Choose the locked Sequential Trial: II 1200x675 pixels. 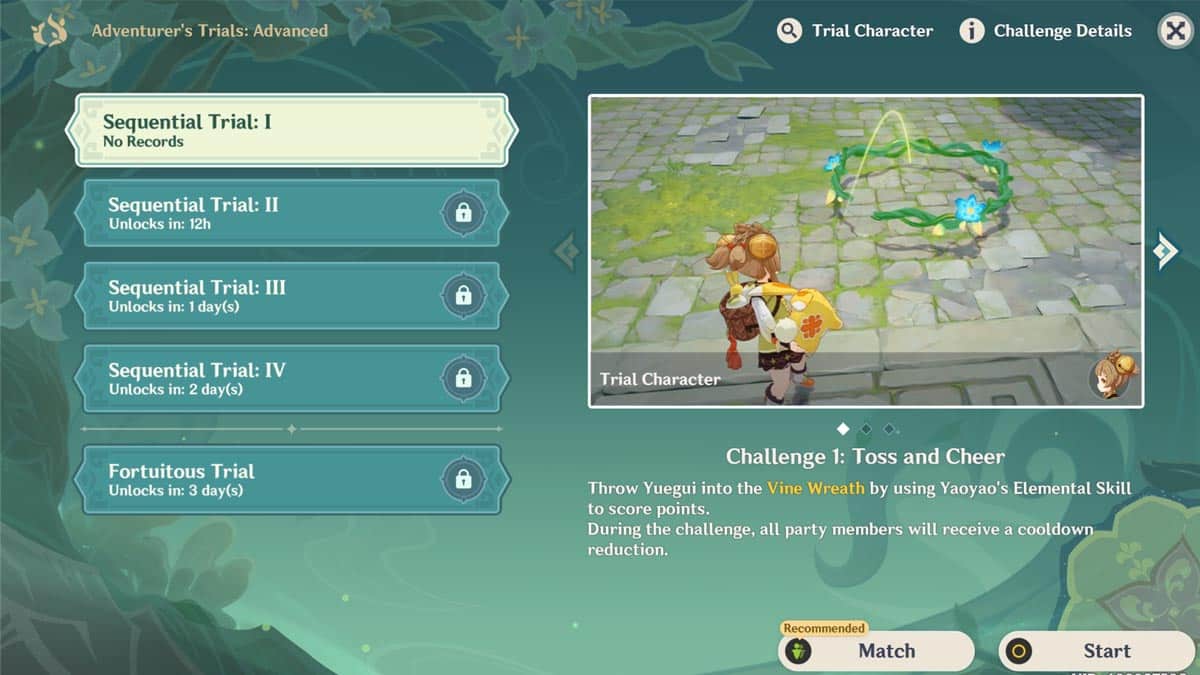[x=290, y=213]
